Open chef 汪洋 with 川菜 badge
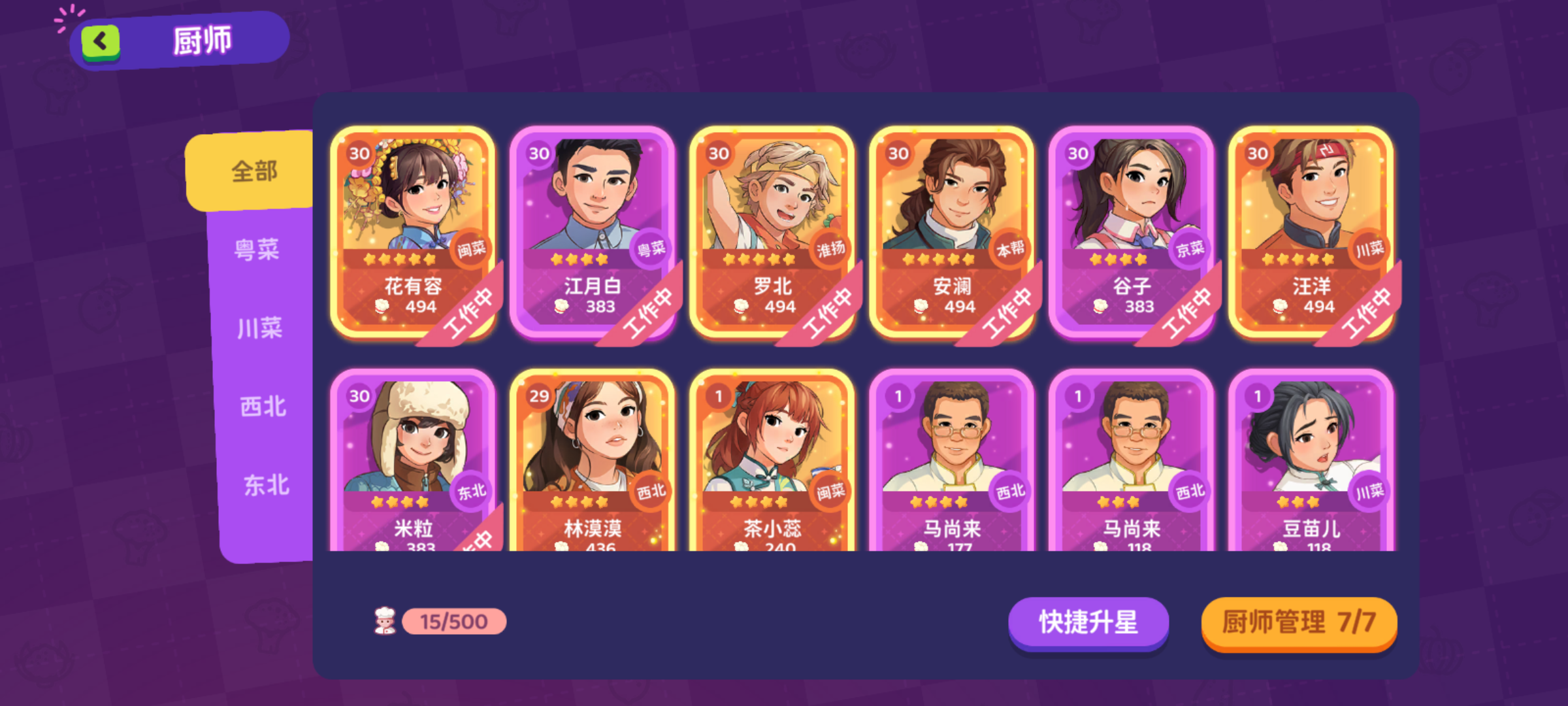Viewport: 1568px width, 706px height. click(x=1313, y=229)
